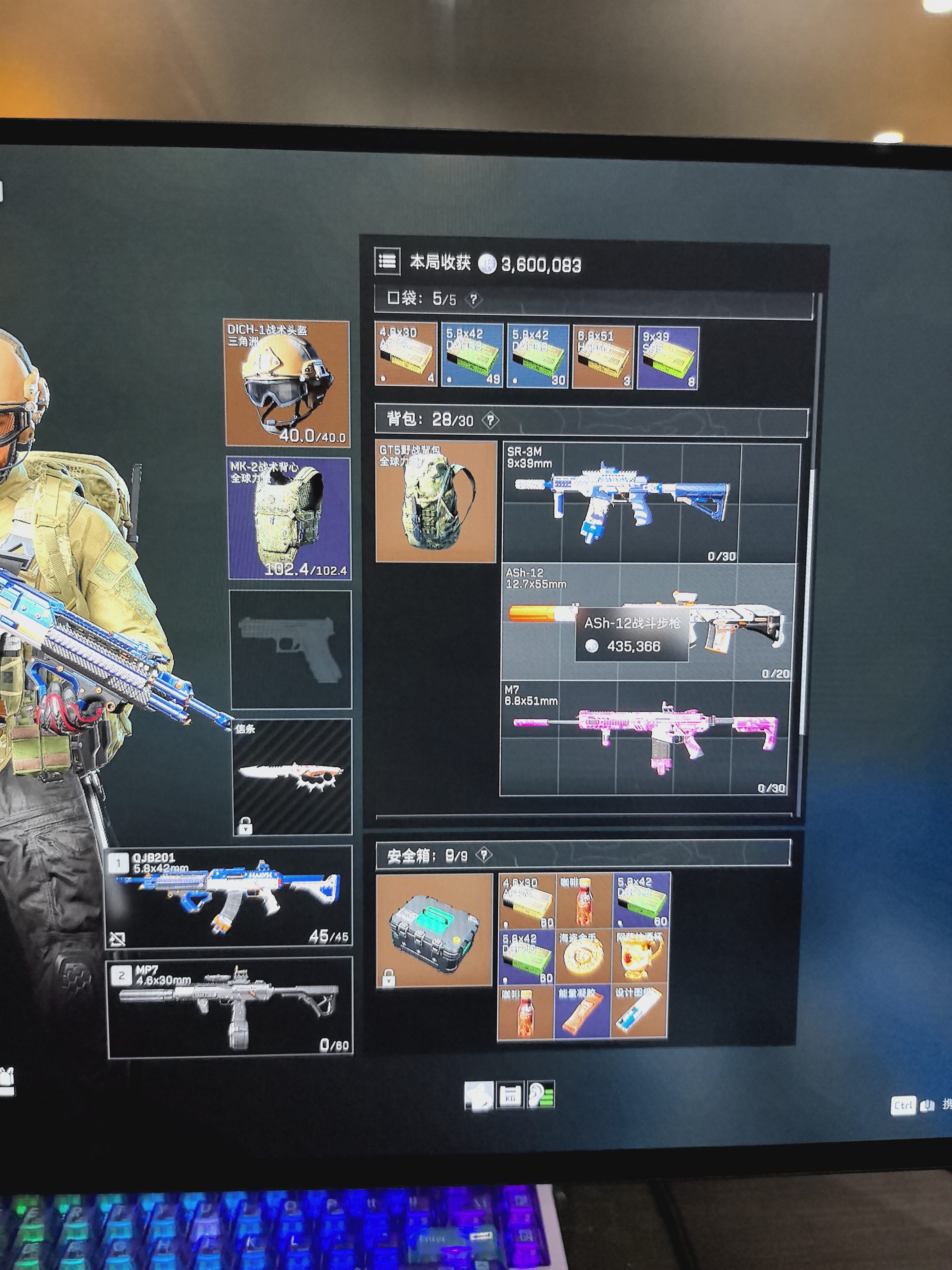
Task: Select the DICH-1 tactical helmet slot
Action: pyautogui.click(x=287, y=383)
